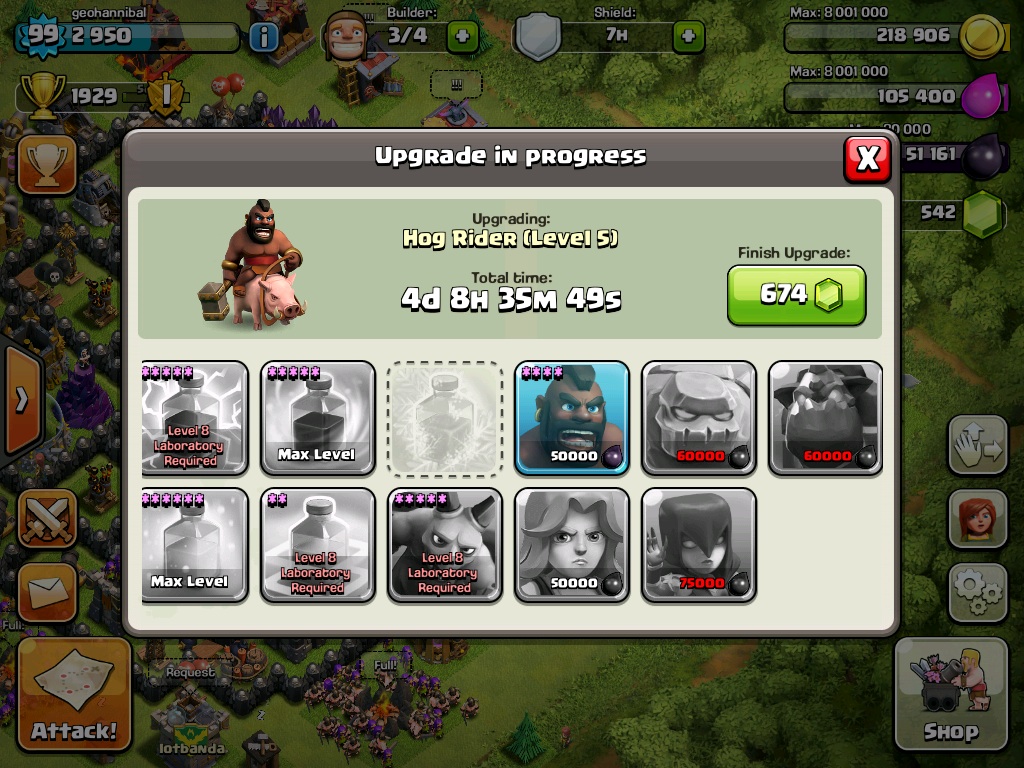Select the Valkyrie upgrade tile
Viewport: 1024px width, 768px height.
(x=572, y=545)
